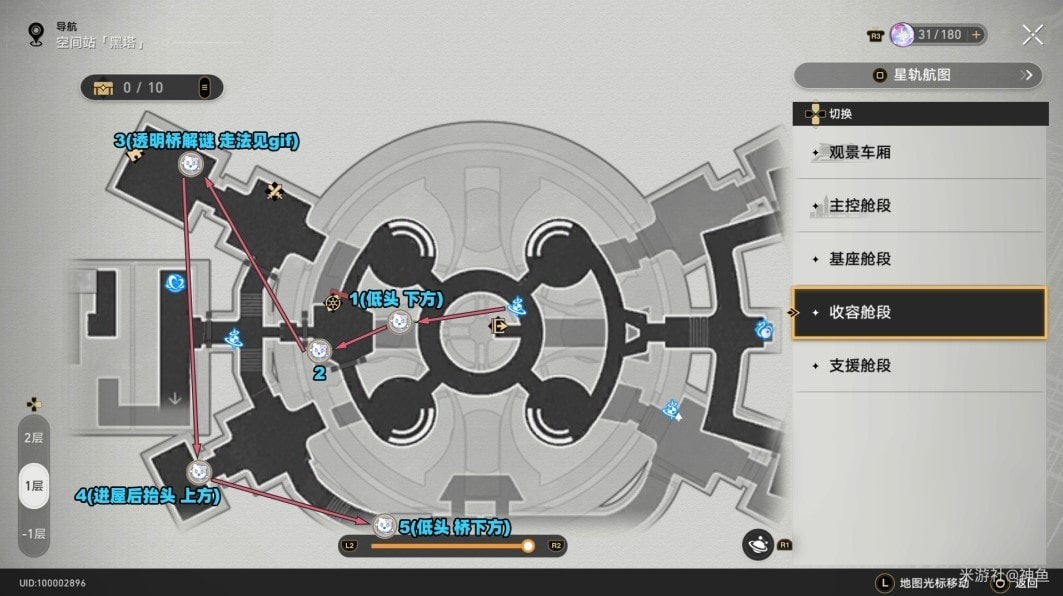The width and height of the screenshot is (1063, 596).
Task: Show basement floor -1层
Action: (34, 533)
